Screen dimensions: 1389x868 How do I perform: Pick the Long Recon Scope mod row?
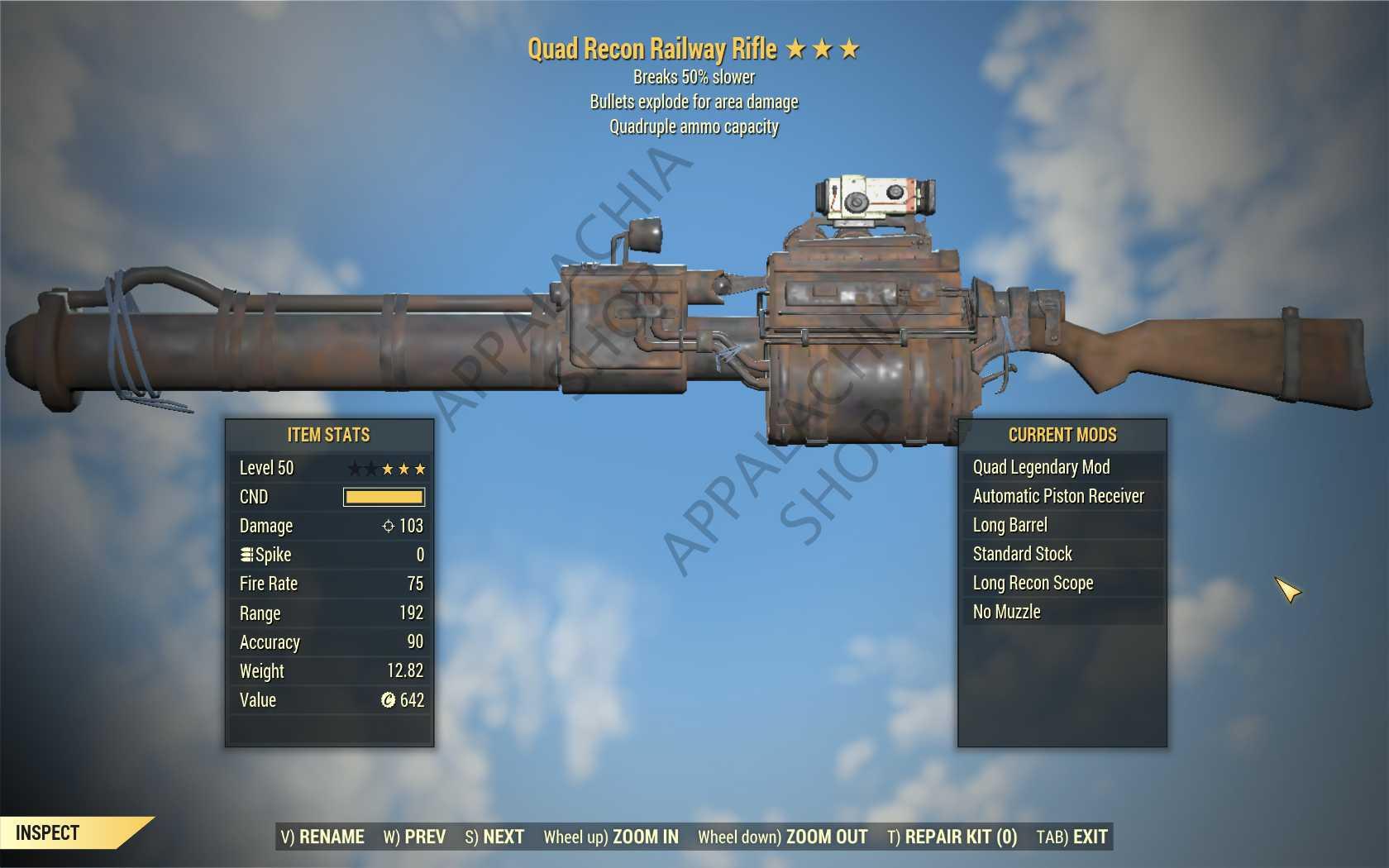[x=1033, y=583]
